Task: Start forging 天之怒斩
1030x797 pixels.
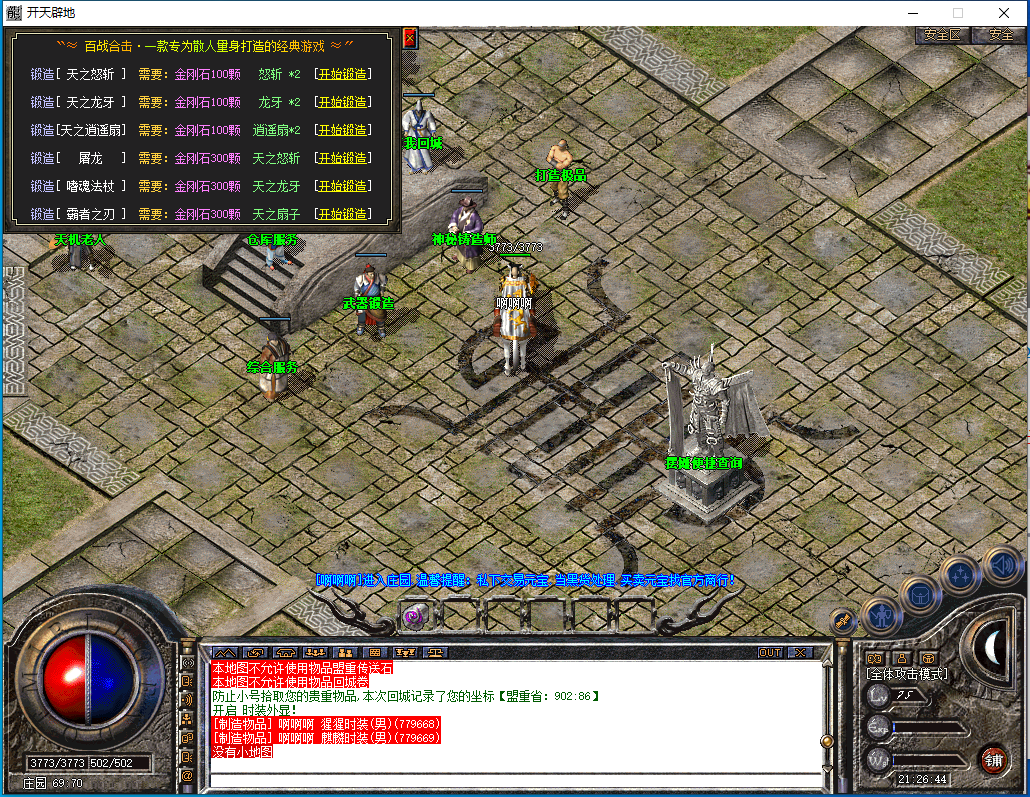Action: (342, 74)
